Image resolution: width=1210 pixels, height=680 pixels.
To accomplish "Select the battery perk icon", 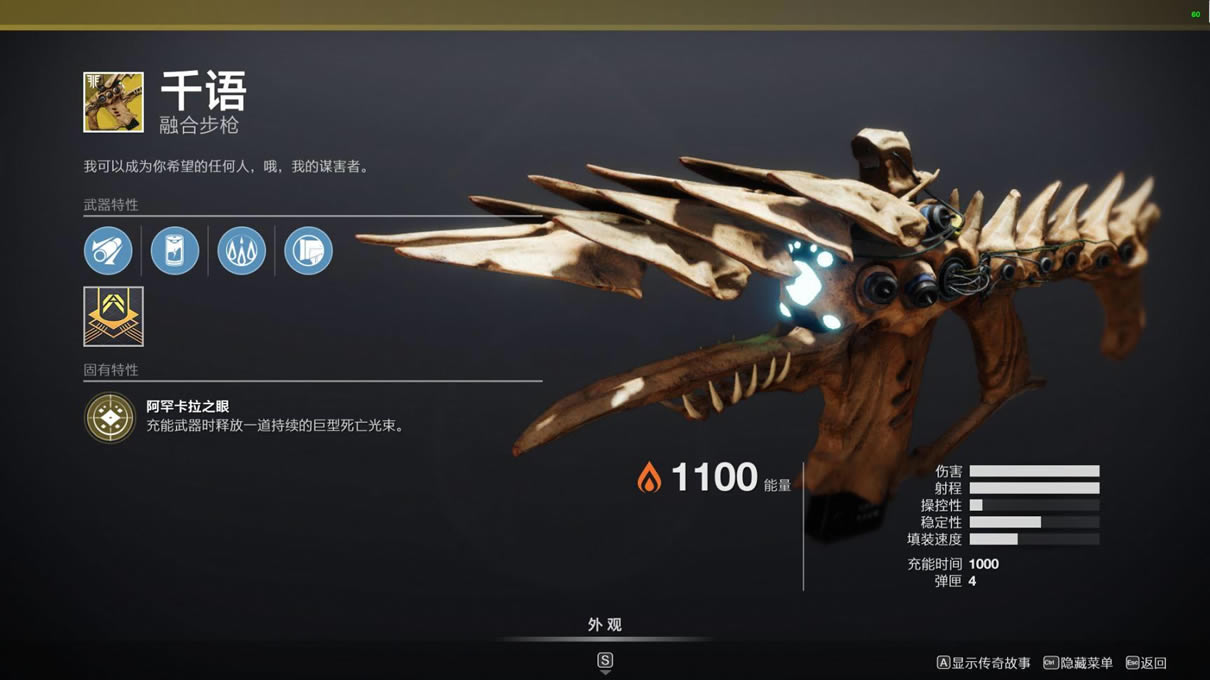I will pos(175,250).
